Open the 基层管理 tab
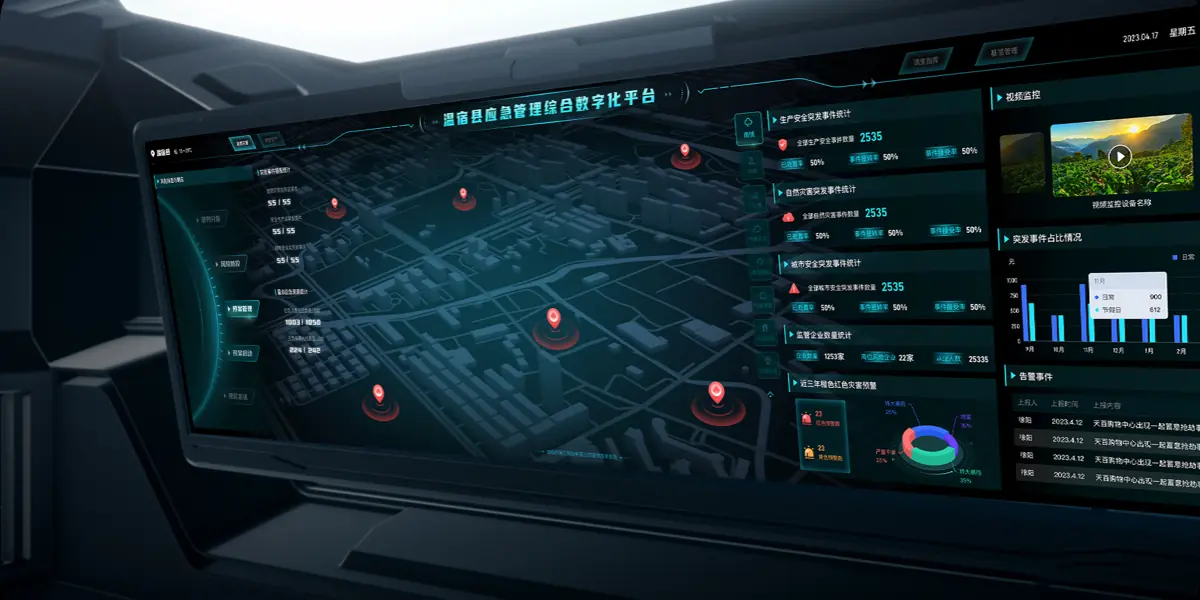The image size is (1200, 600). tap(1003, 51)
